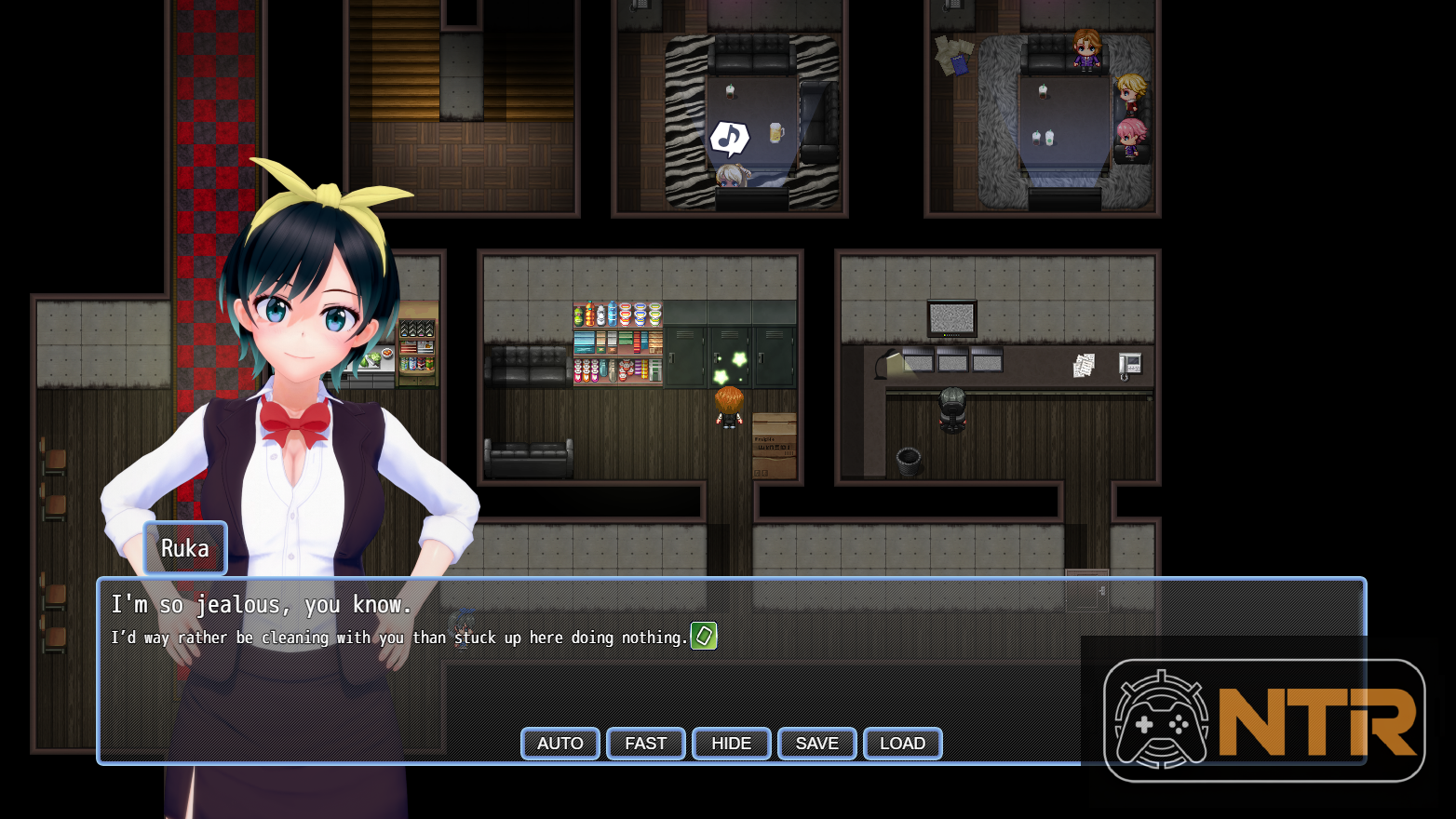Open the SAVE screen

point(816,744)
